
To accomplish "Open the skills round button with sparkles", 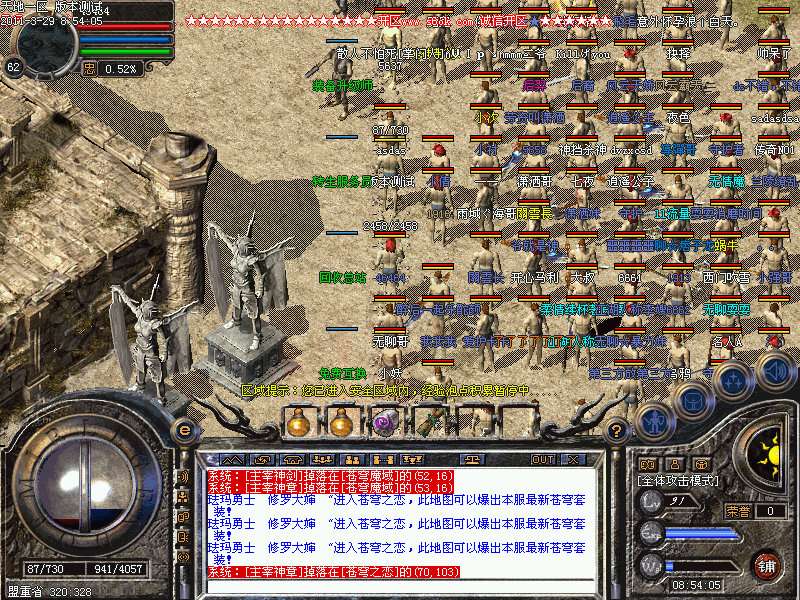I will click(x=734, y=381).
